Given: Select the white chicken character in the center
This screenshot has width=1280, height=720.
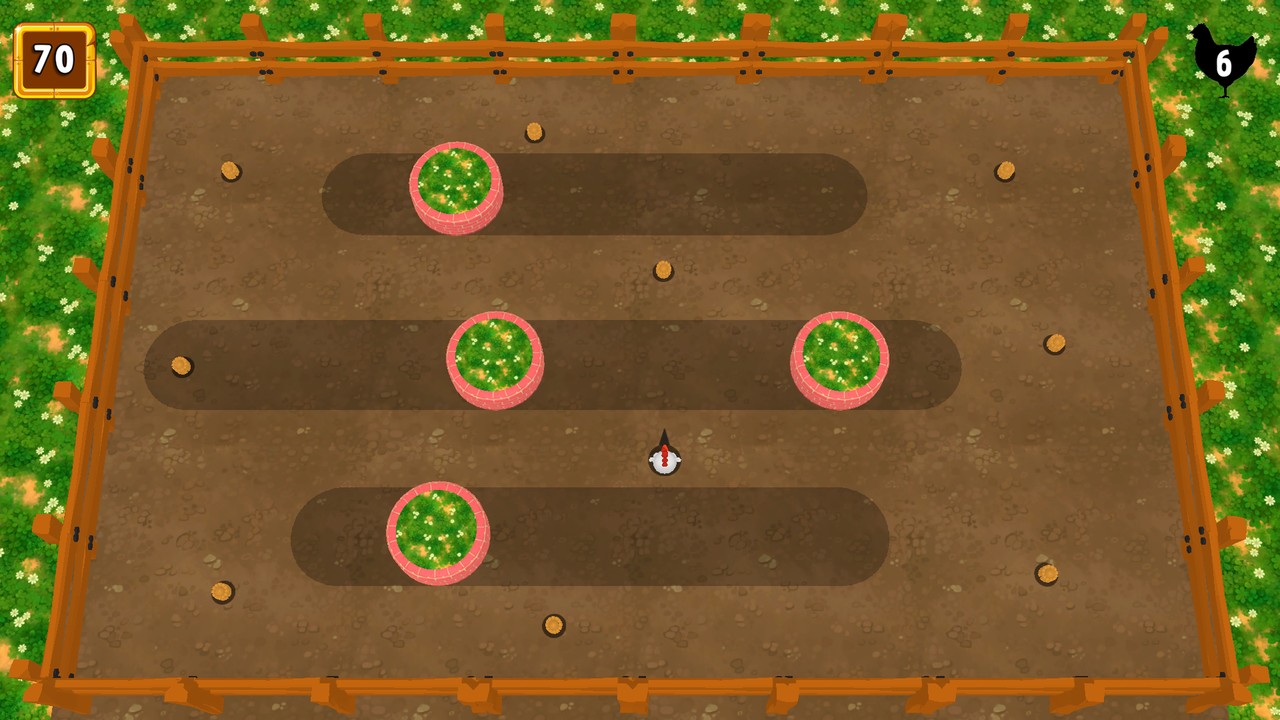Looking at the screenshot, I should (x=663, y=458).
